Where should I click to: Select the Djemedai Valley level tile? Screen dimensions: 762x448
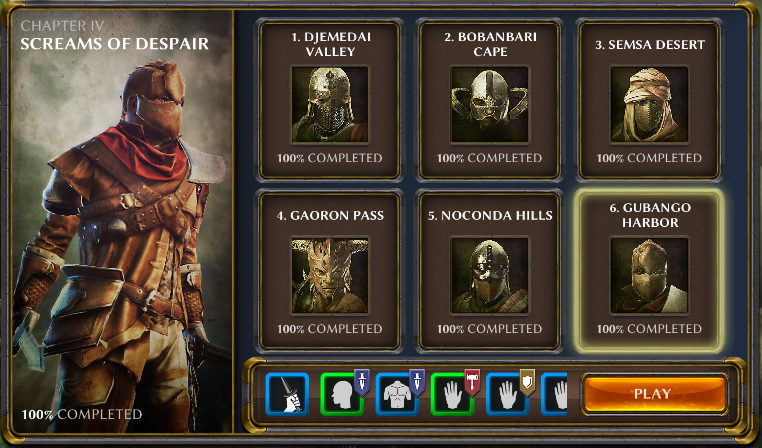[x=330, y=96]
